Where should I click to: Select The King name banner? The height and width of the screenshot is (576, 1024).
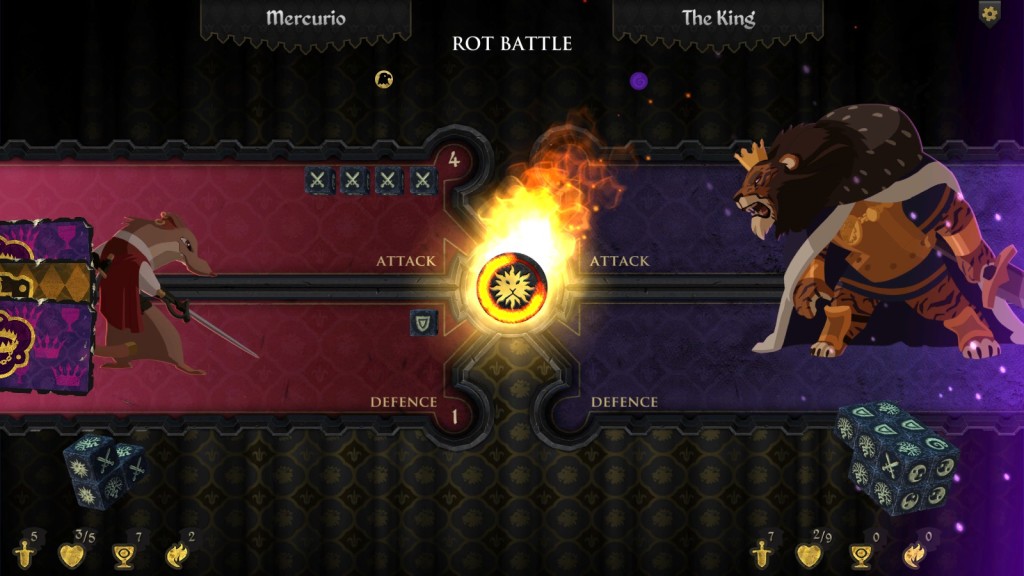[718, 18]
